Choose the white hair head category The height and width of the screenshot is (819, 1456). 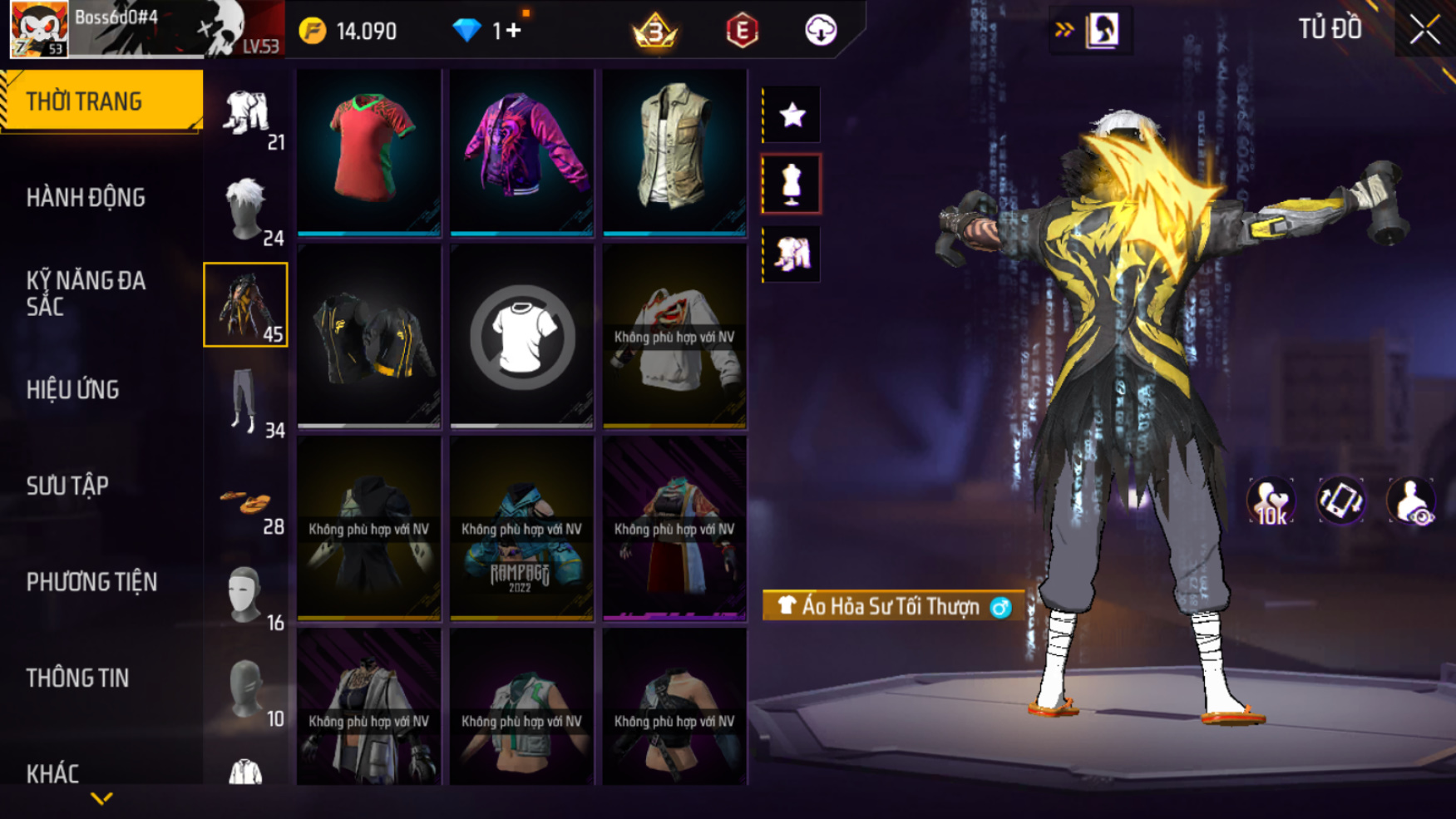tap(245, 208)
